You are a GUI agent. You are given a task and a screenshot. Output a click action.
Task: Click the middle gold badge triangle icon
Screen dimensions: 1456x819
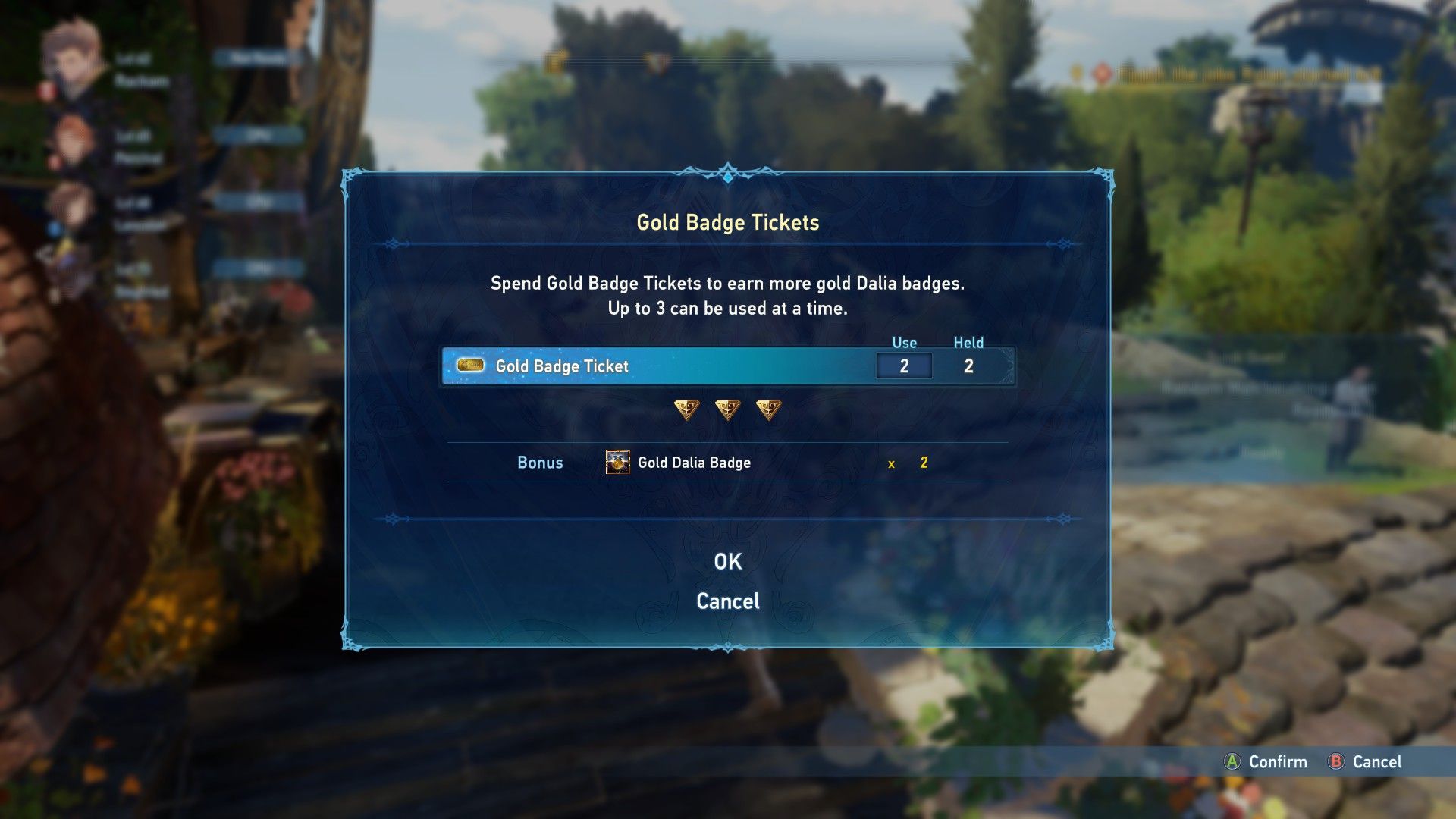(x=728, y=409)
